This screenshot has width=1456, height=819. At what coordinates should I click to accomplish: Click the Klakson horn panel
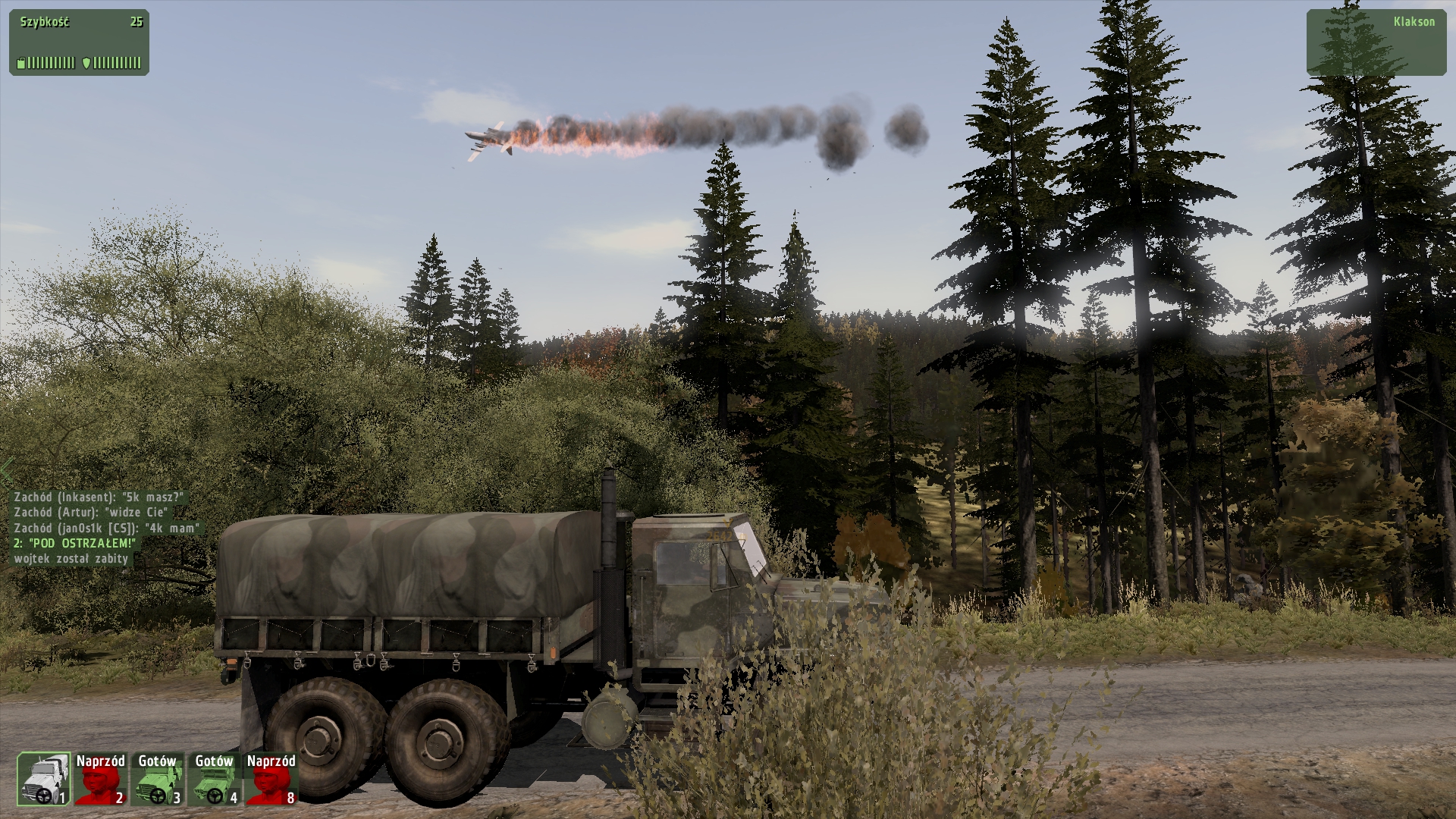click(x=1376, y=42)
